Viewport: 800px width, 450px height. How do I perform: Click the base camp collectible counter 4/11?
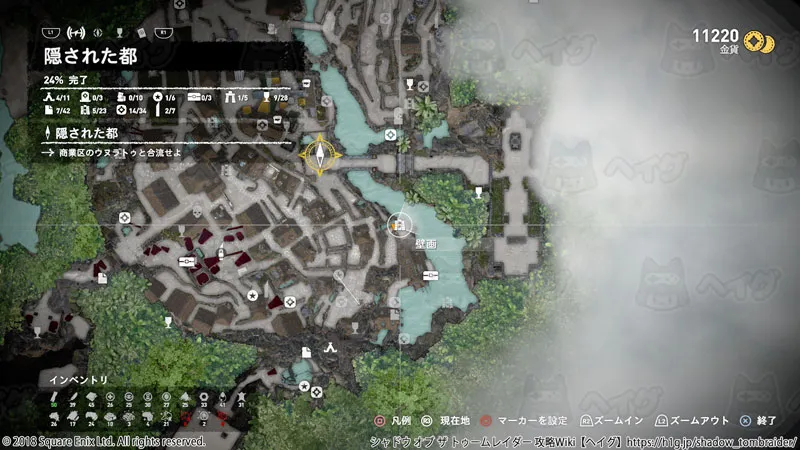pyautogui.click(x=57, y=96)
